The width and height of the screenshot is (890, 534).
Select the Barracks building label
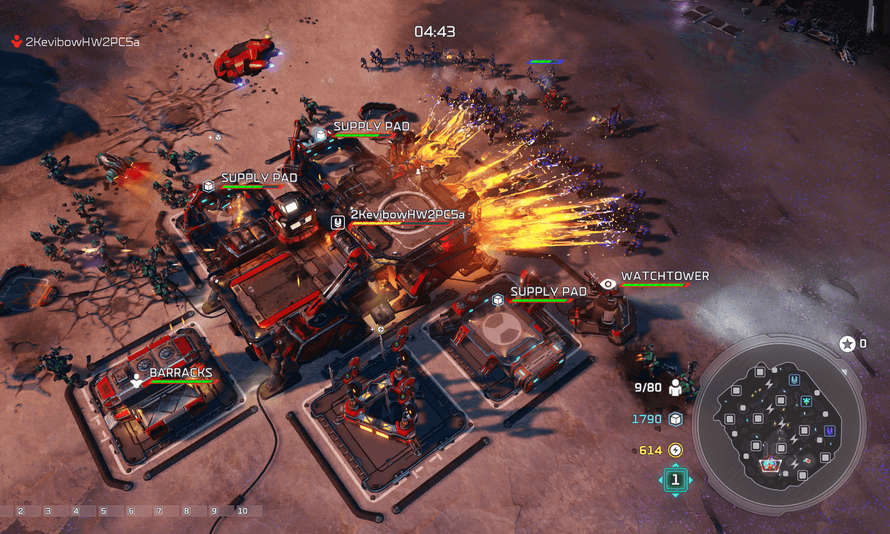click(180, 373)
